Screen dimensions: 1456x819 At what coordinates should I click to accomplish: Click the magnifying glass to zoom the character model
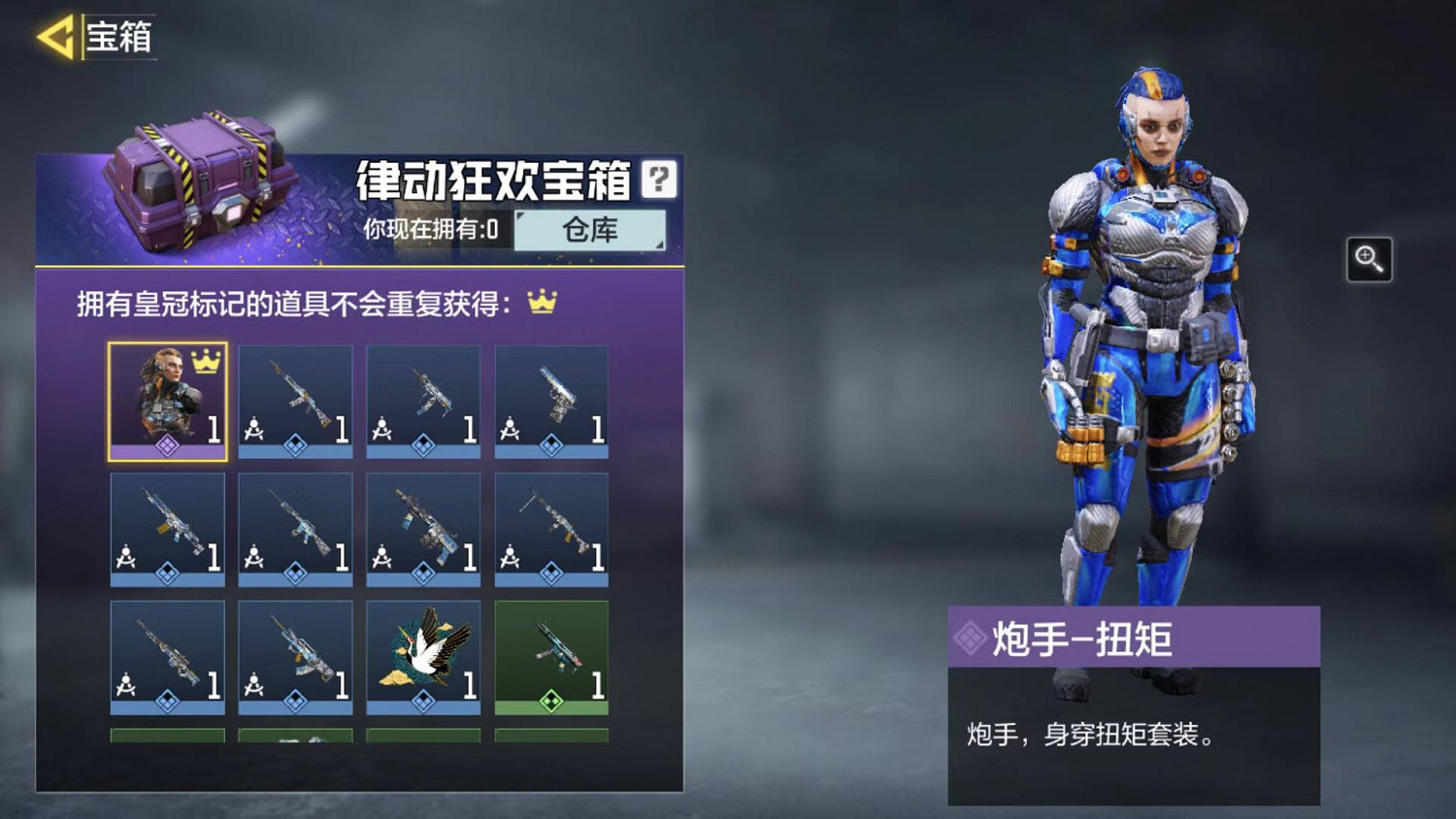point(1370,260)
